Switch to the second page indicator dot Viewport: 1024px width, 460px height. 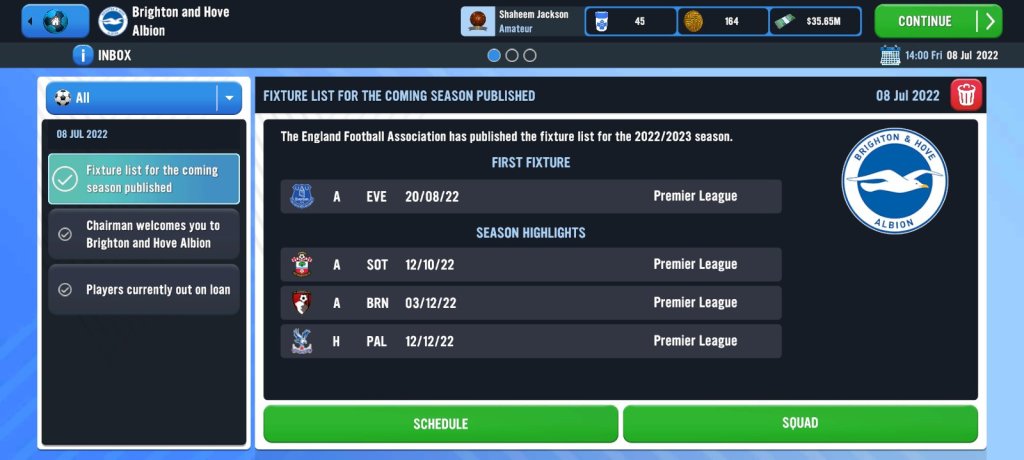[x=512, y=55]
